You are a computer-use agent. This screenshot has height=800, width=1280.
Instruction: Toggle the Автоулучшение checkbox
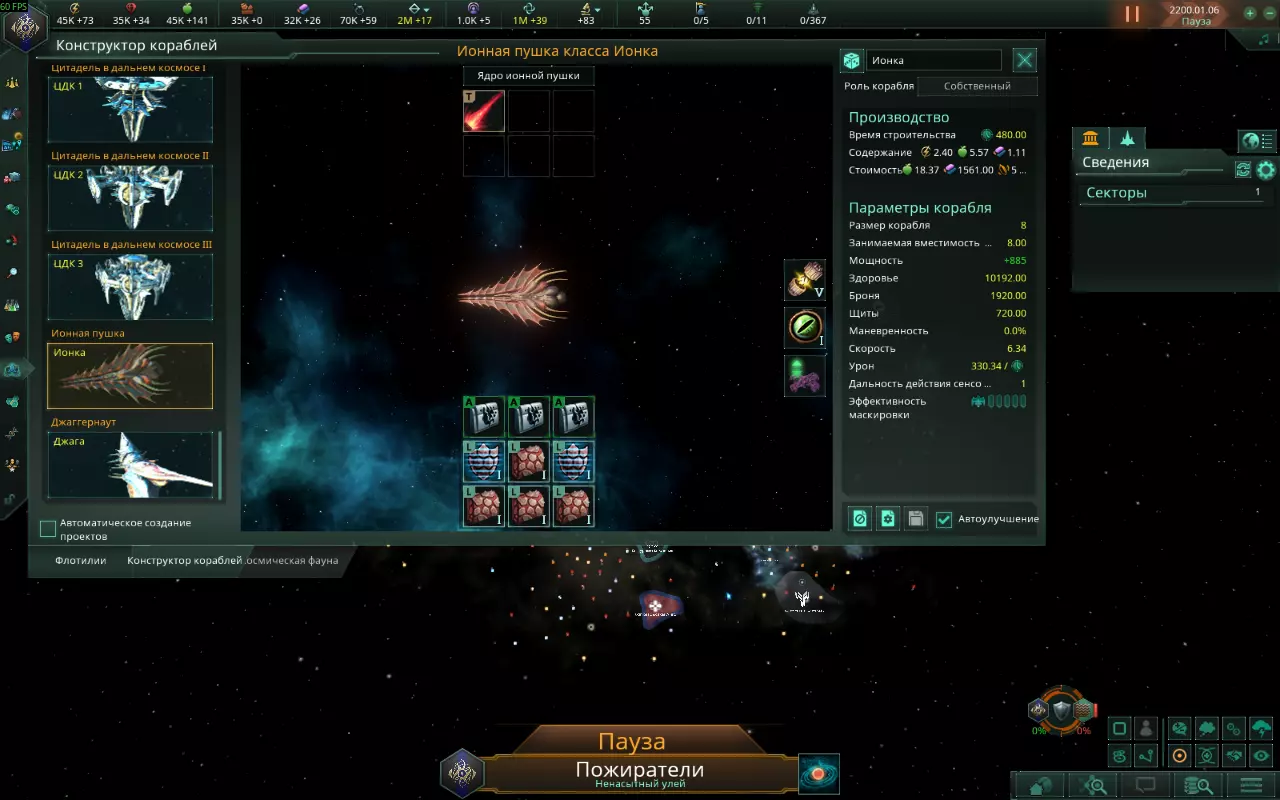click(944, 519)
